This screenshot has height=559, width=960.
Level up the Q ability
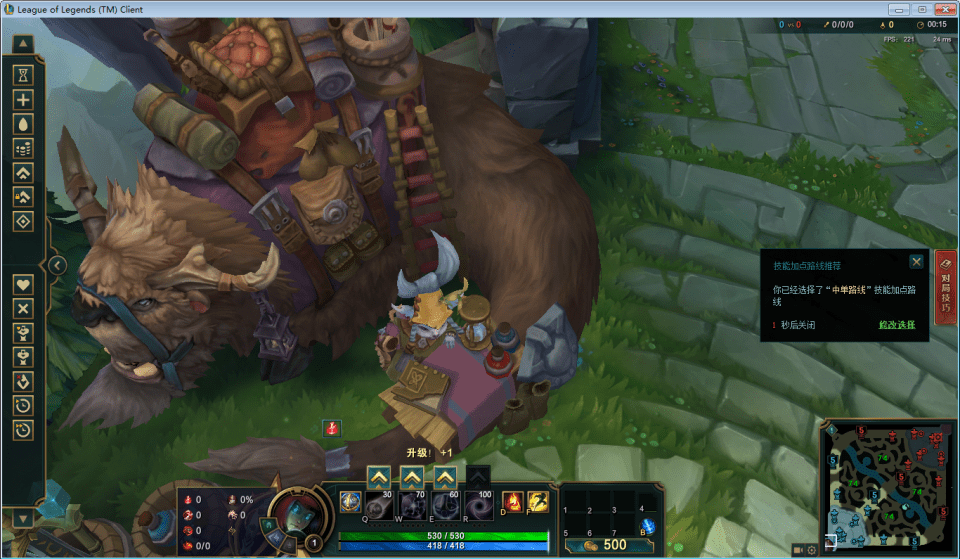(x=378, y=476)
